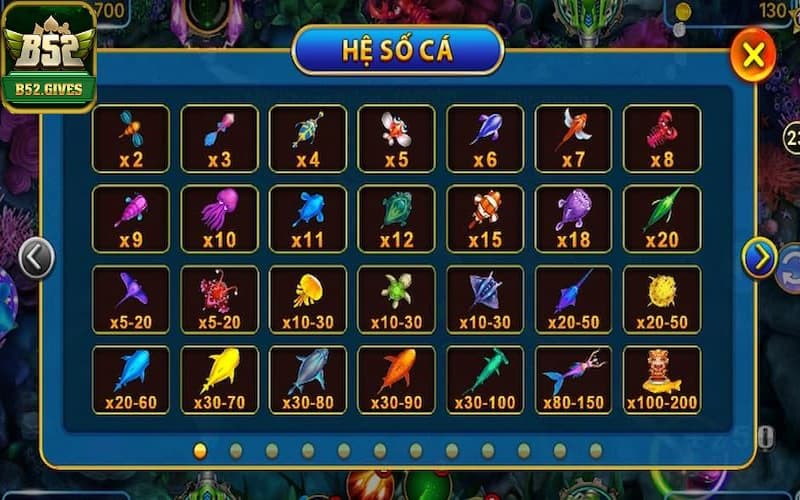Choose the x12 green turtle-shell fish tile
The width and height of the screenshot is (800, 500).
click(x=396, y=218)
